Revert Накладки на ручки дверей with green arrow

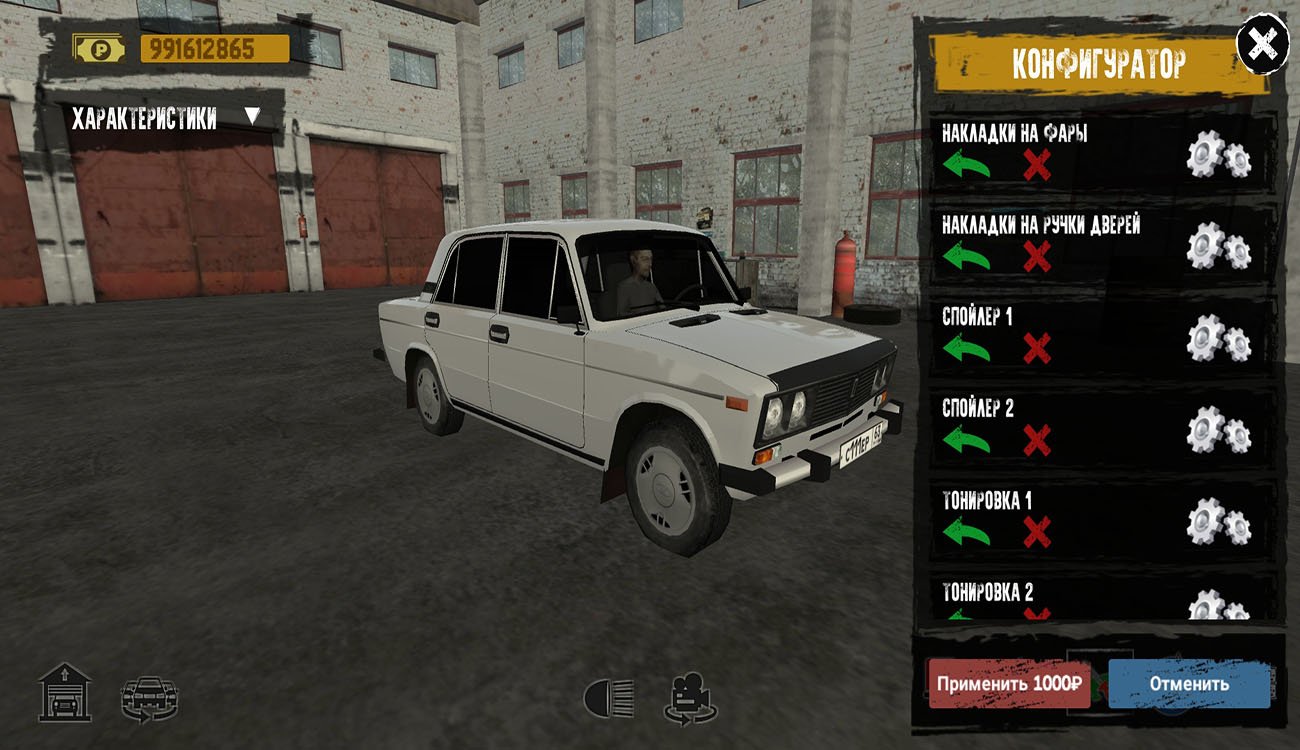[x=966, y=257]
